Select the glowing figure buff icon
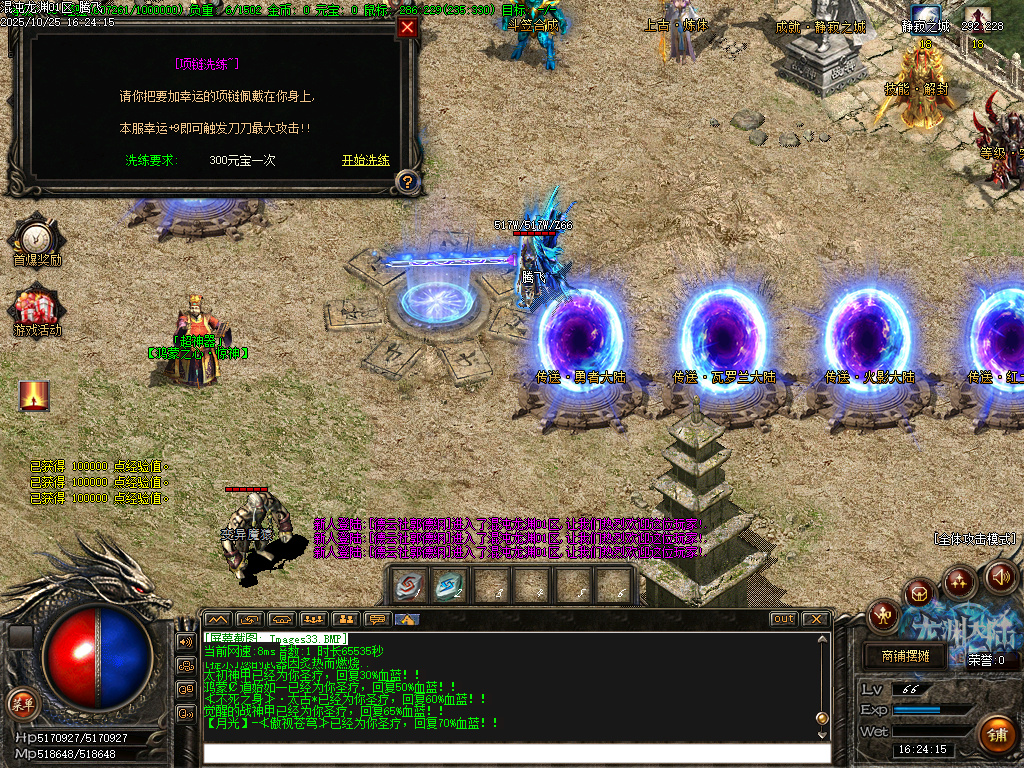 click(x=34, y=396)
